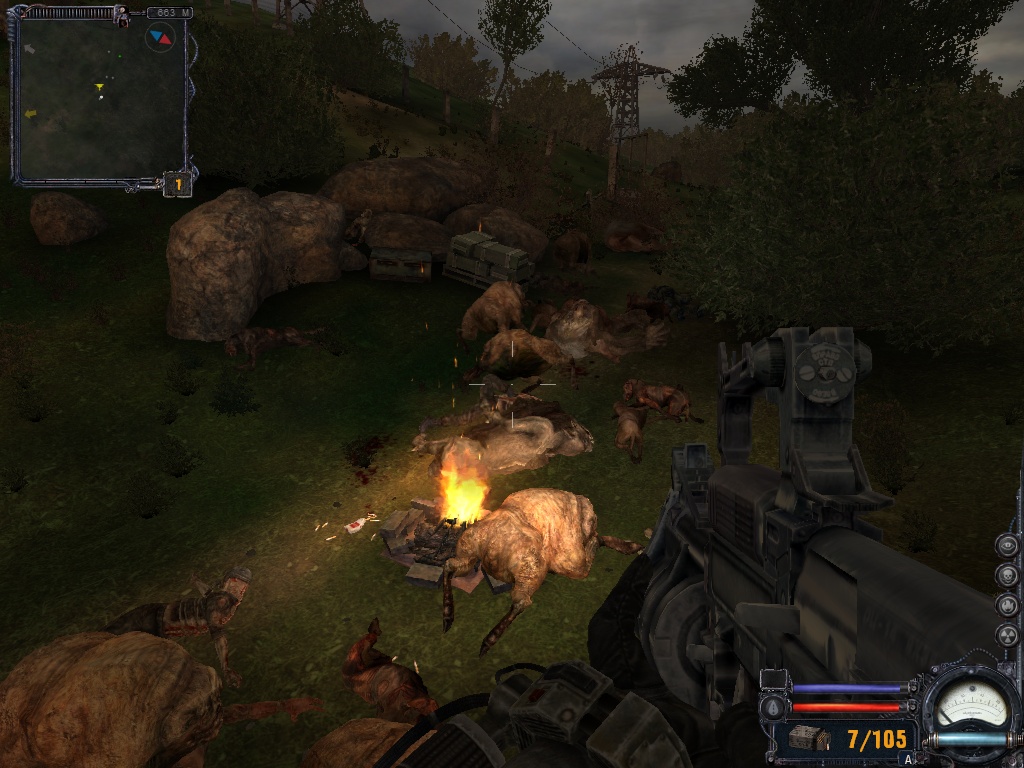Select the blue-red compass on the minimap

pyautogui.click(x=160, y=38)
